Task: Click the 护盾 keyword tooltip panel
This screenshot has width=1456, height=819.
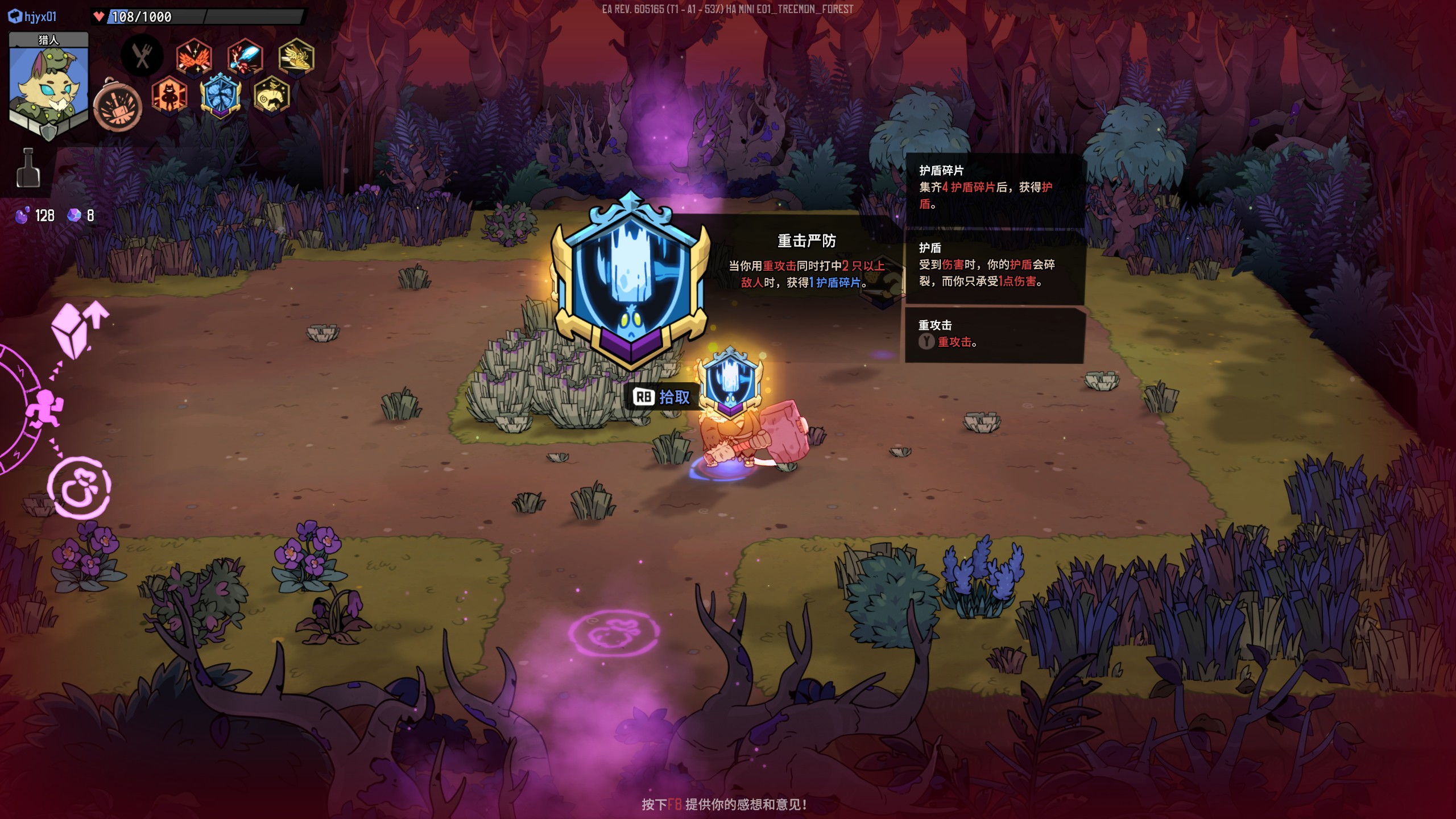Action: [x=994, y=265]
